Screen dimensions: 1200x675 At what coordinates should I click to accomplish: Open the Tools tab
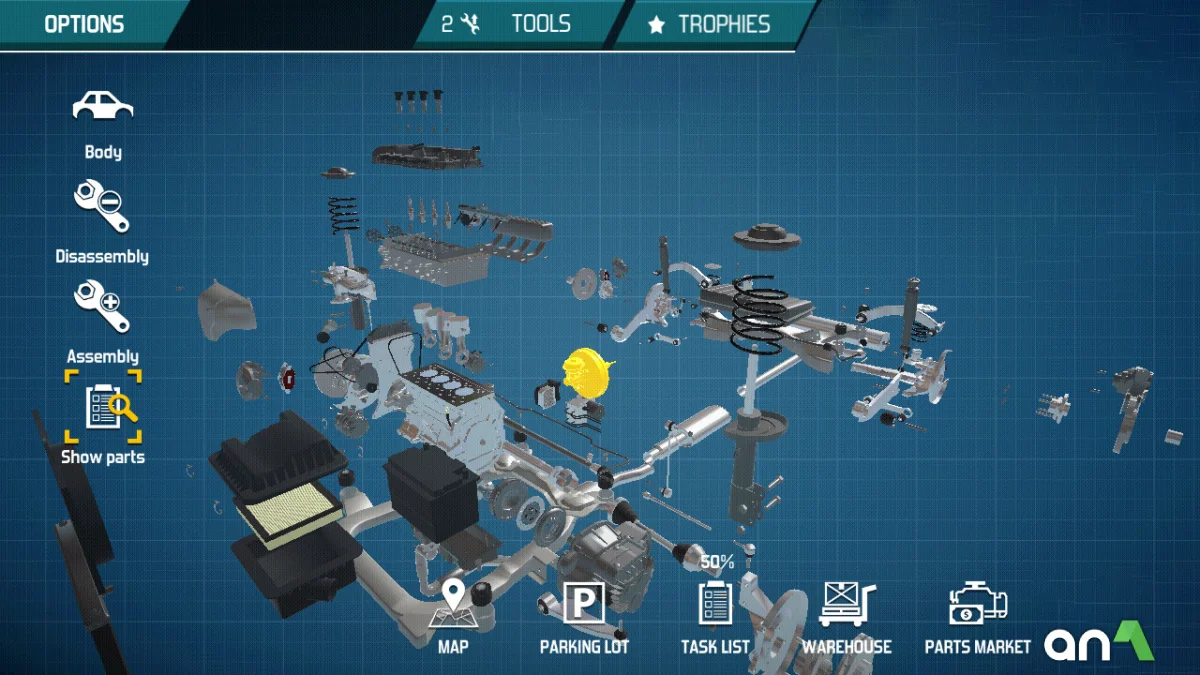pyautogui.click(x=520, y=24)
